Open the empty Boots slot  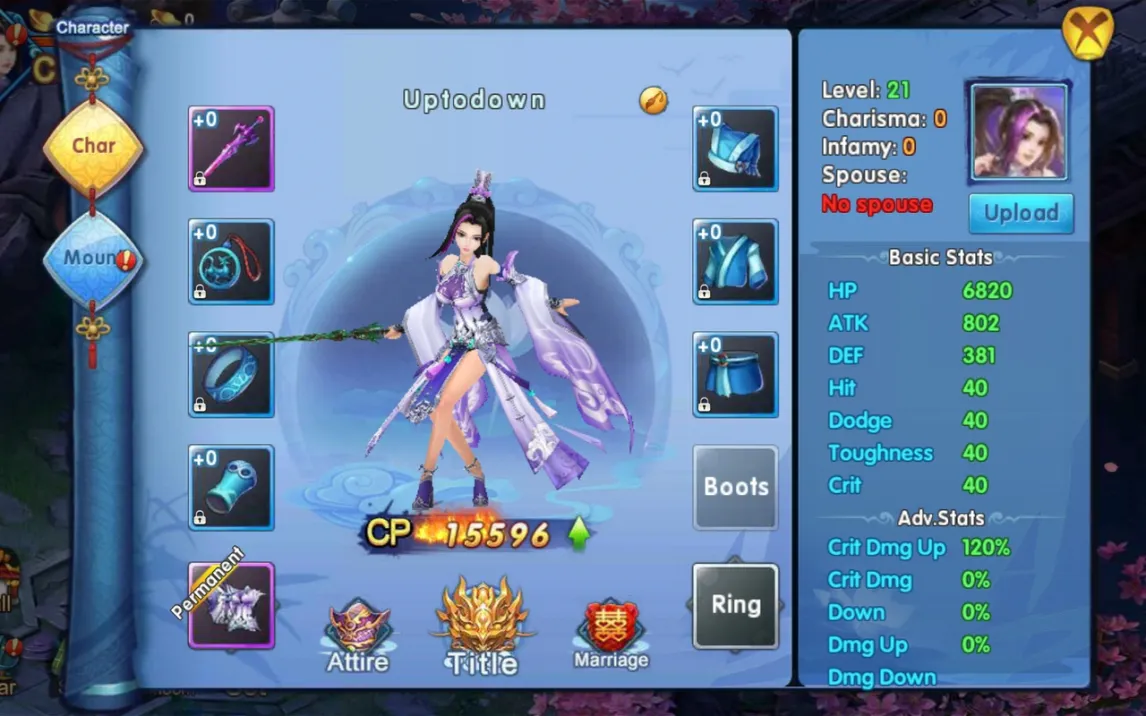point(735,488)
